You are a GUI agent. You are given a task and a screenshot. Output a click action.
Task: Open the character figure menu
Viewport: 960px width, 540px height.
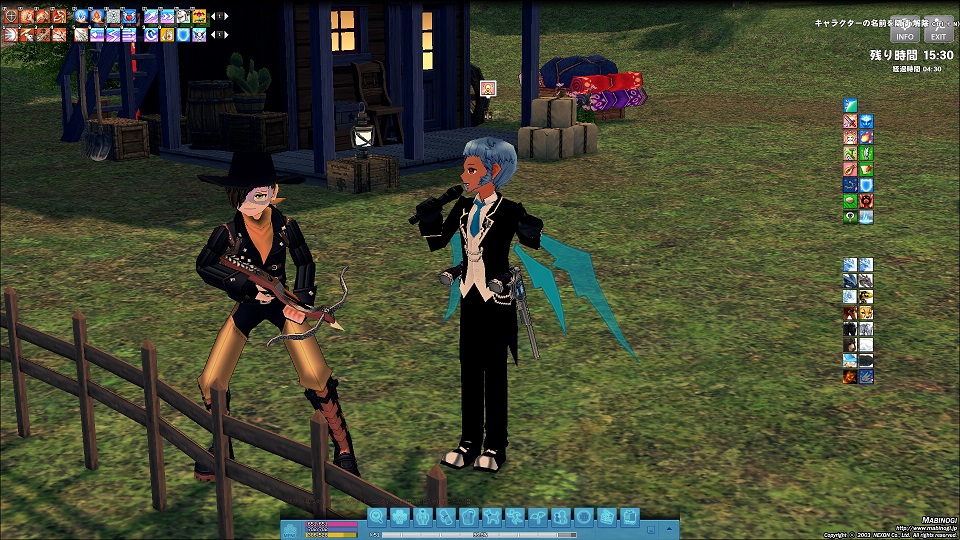tap(423, 517)
